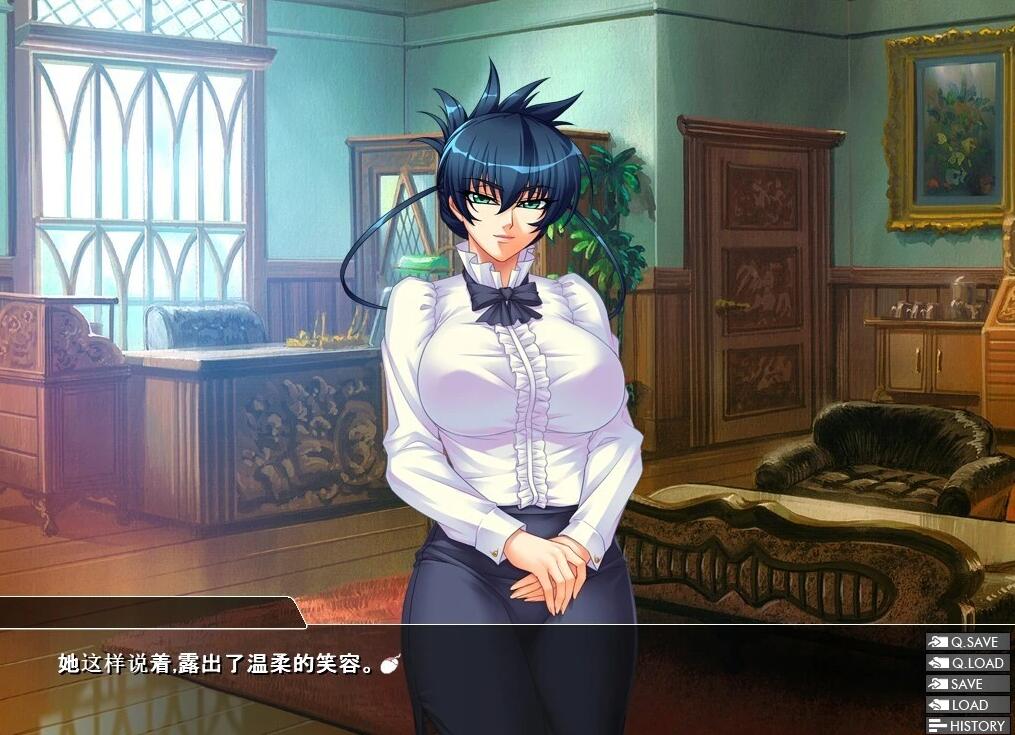Screen dimensions: 1015x735
Task: Advance the dialogue at the continue cursor
Action: point(391,663)
